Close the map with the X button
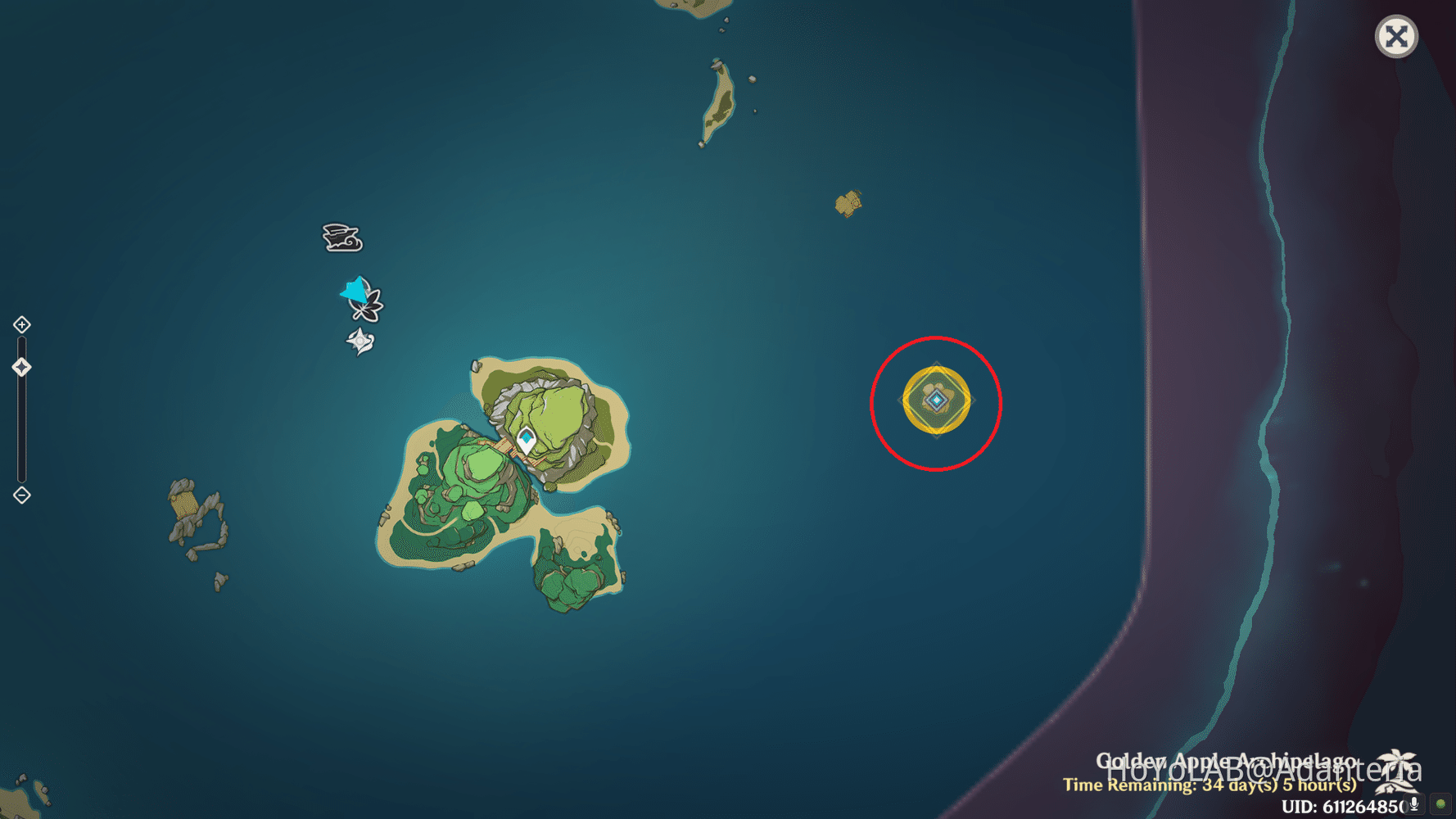This screenshot has width=1456, height=819. pos(1396,36)
